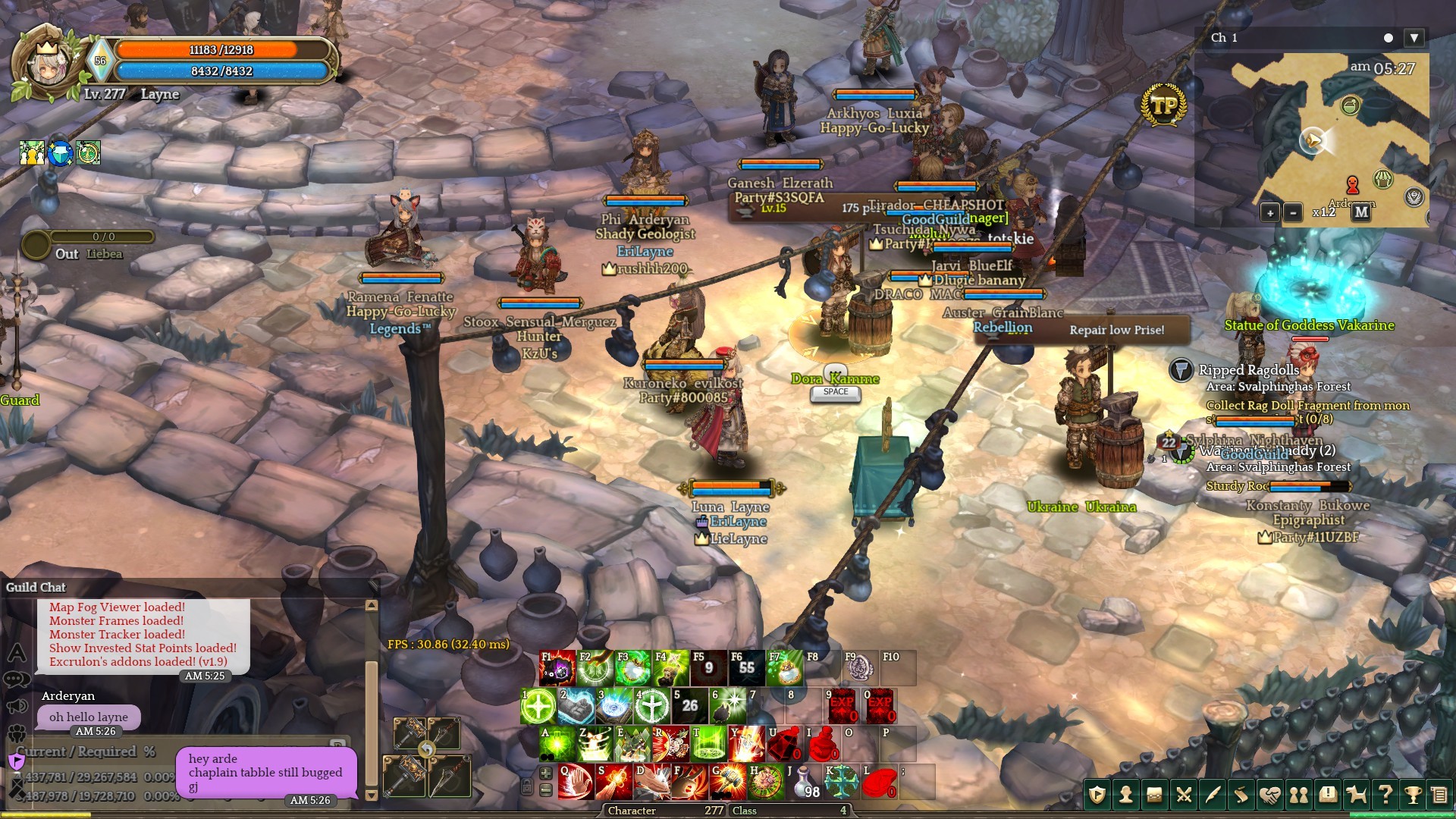1456x819 pixels.
Task: Open the crossed swords menu icon
Action: (x=1184, y=795)
